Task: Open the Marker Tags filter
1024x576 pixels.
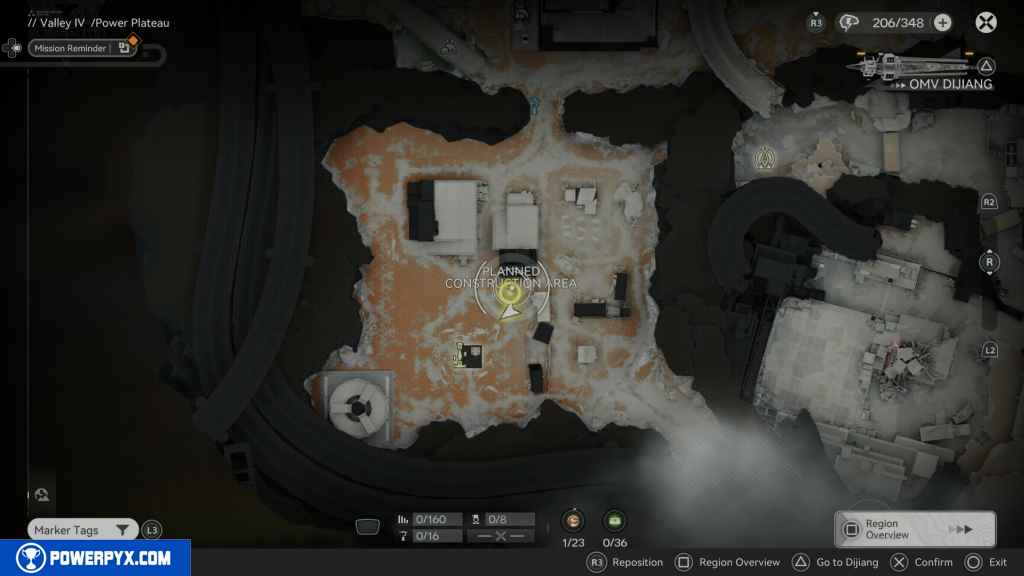Action: click(82, 530)
